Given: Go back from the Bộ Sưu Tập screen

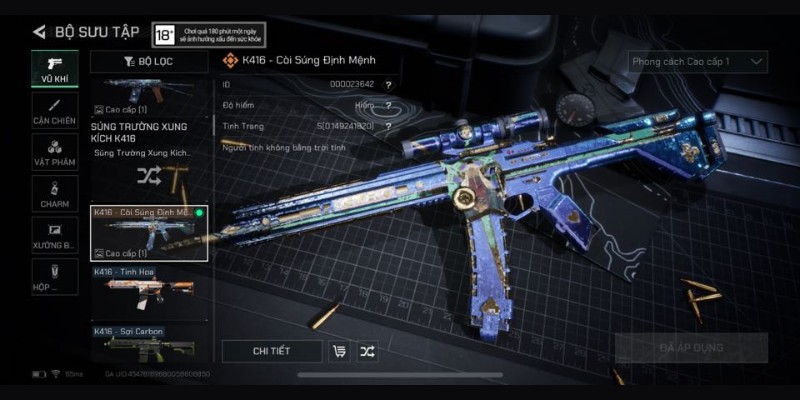Looking at the screenshot, I should [x=39, y=32].
